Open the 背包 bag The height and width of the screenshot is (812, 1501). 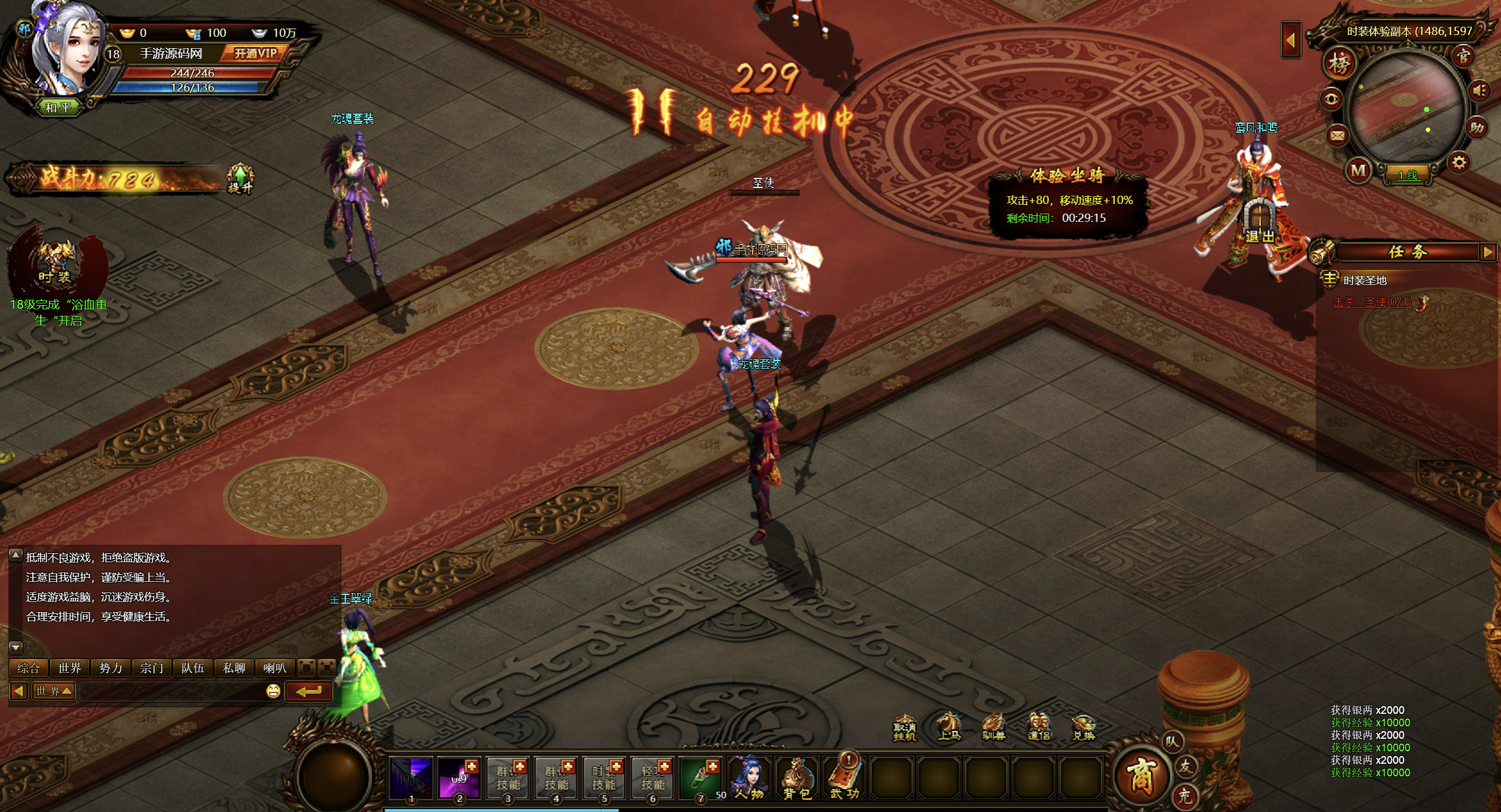pyautogui.click(x=797, y=777)
